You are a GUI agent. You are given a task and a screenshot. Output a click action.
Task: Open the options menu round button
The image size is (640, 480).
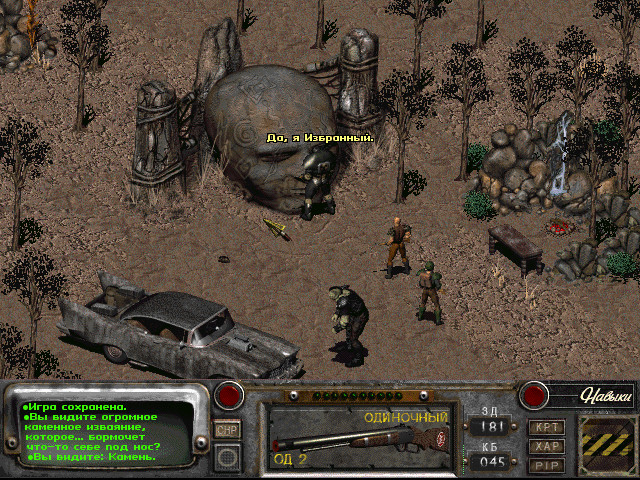point(228,456)
